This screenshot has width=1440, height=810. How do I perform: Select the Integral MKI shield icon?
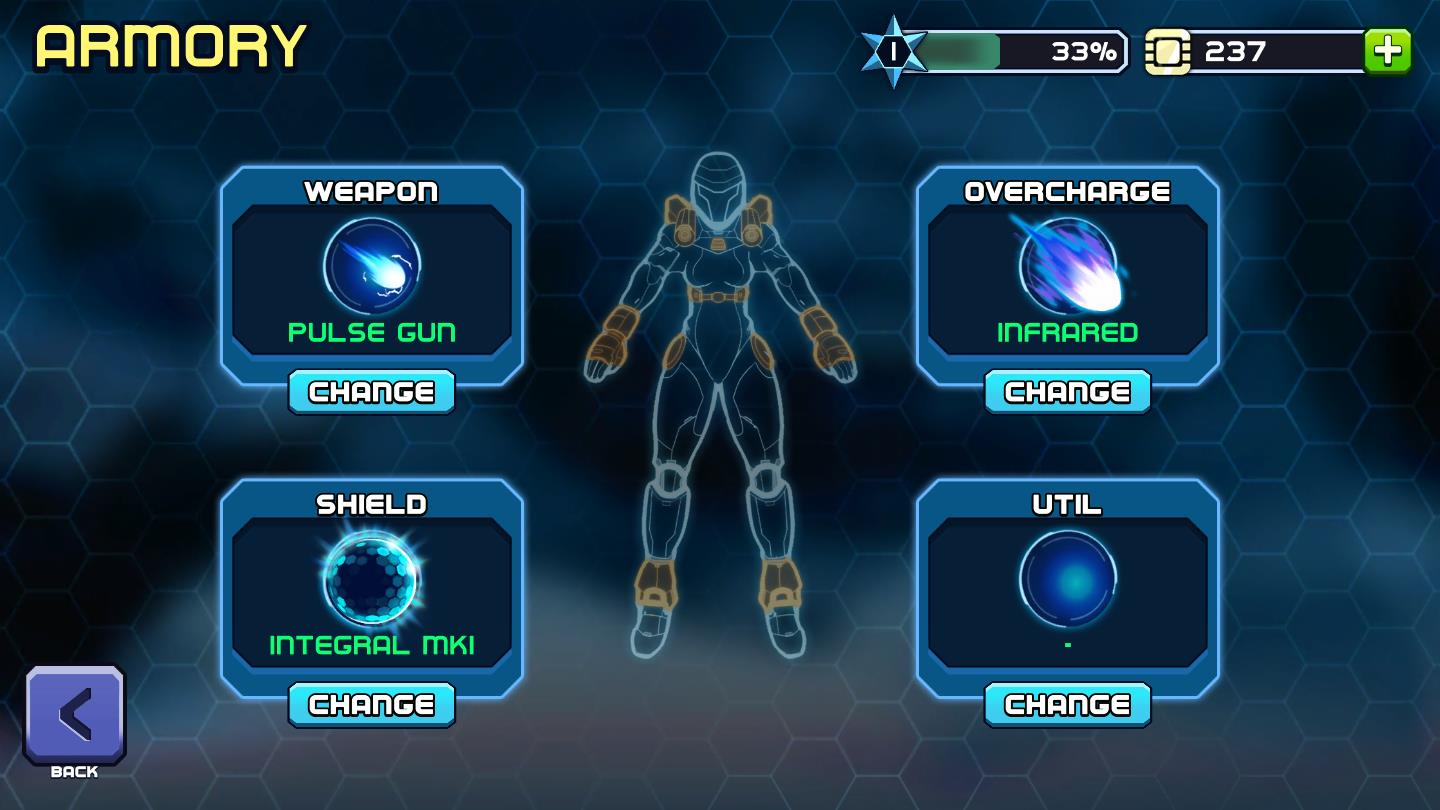[372, 579]
